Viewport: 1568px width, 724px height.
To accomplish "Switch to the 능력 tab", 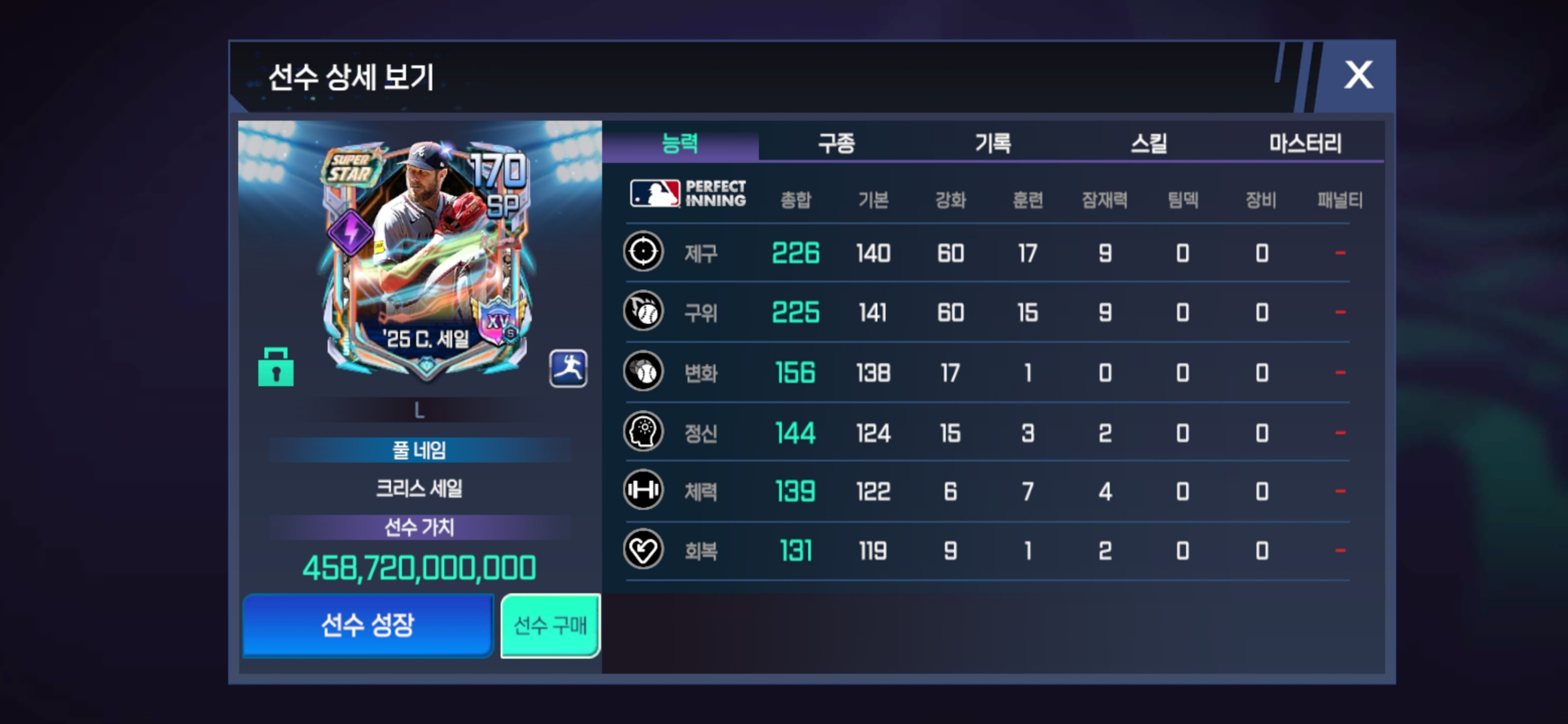I will [x=680, y=143].
